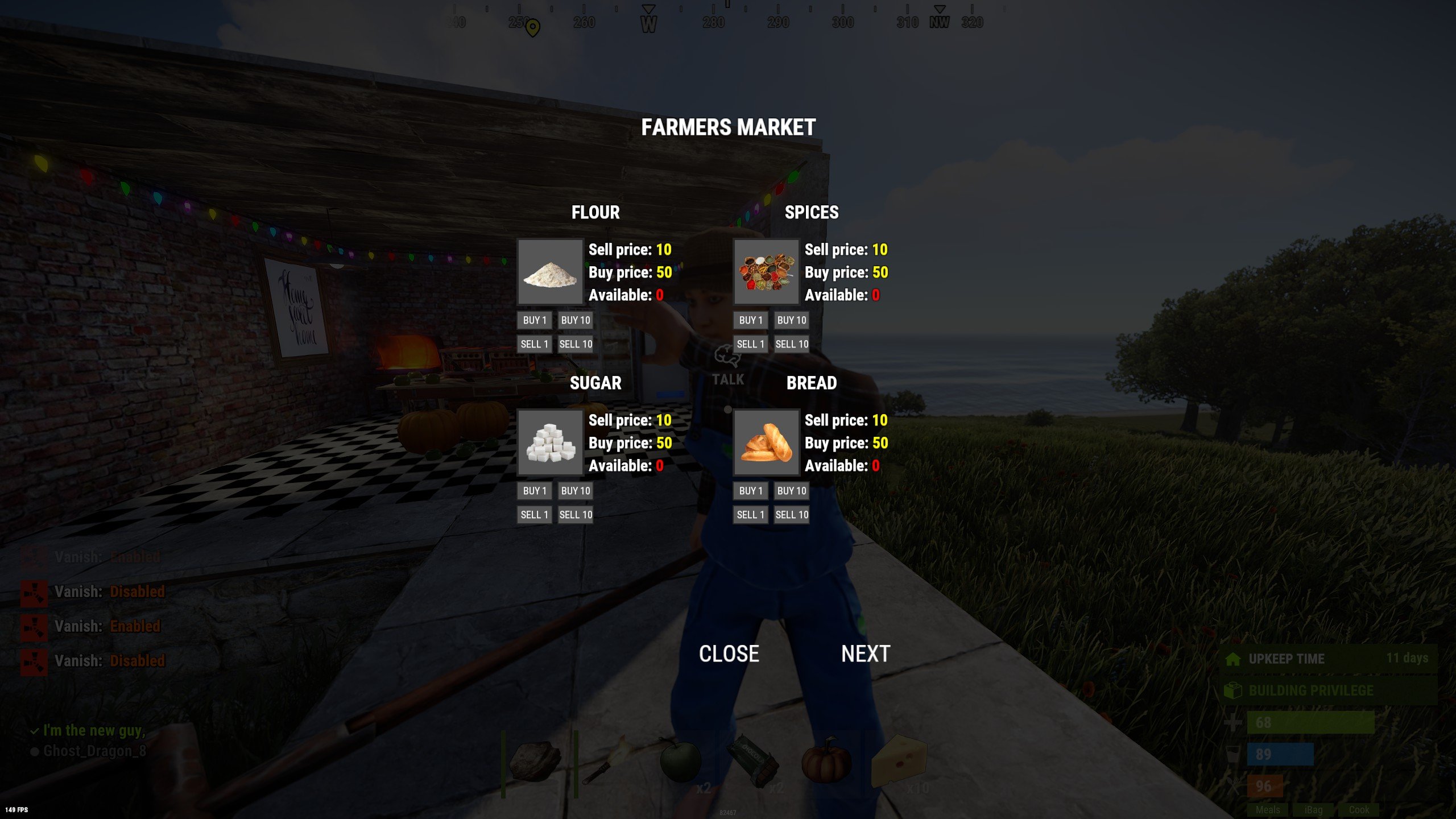Select the flour item icon

[x=549, y=272]
